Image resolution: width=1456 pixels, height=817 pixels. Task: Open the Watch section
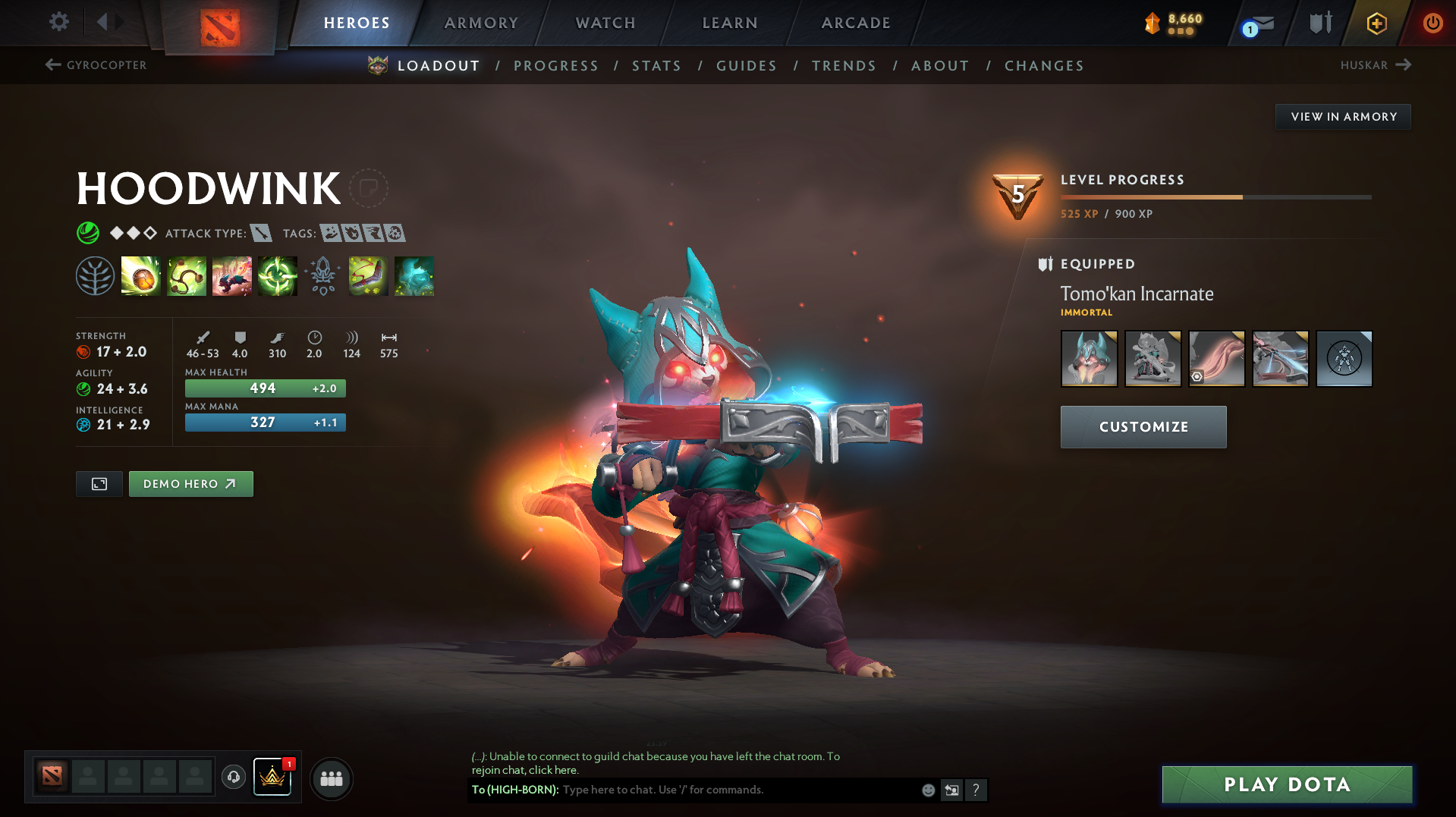coord(605,23)
